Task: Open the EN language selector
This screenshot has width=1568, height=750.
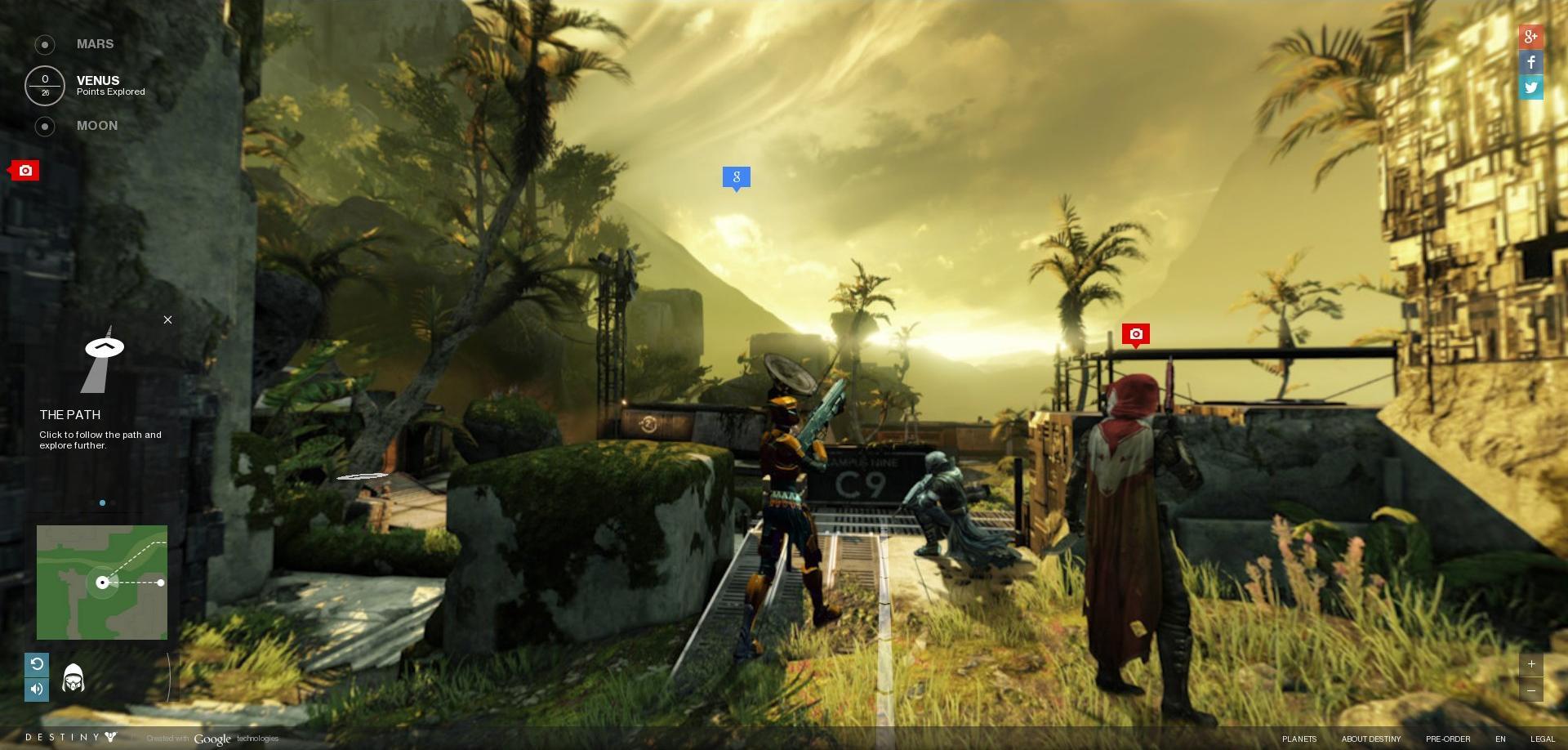Action: click(1500, 739)
